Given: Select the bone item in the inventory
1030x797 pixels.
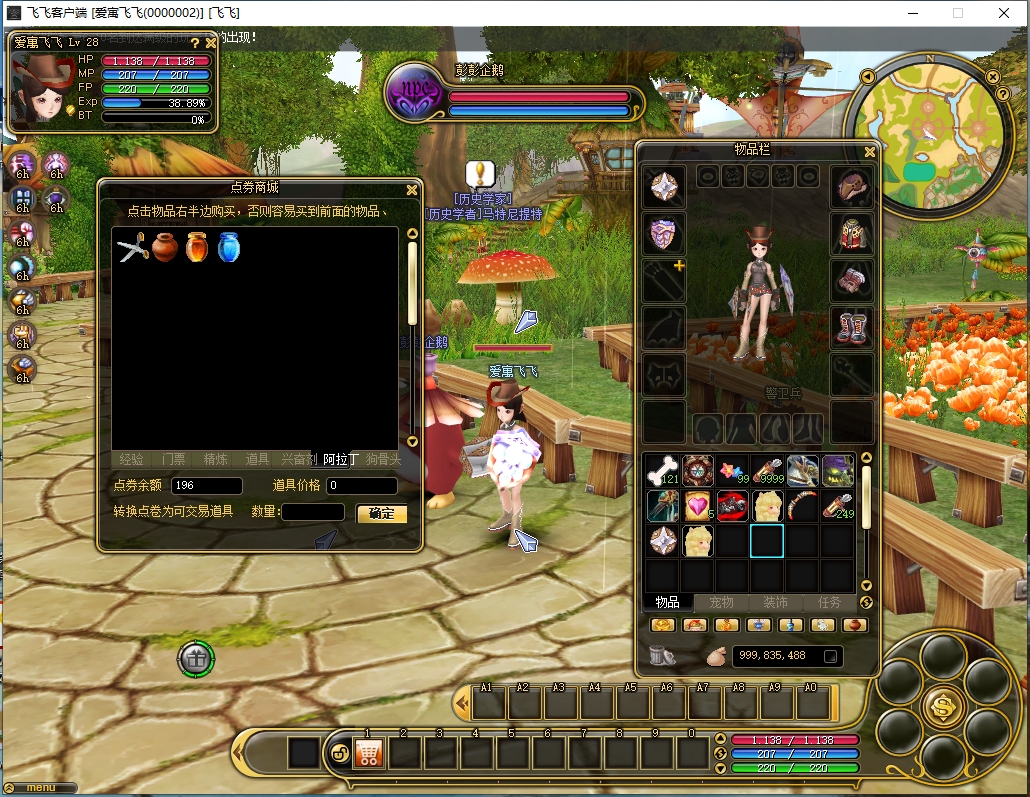Looking at the screenshot, I should 662,470.
